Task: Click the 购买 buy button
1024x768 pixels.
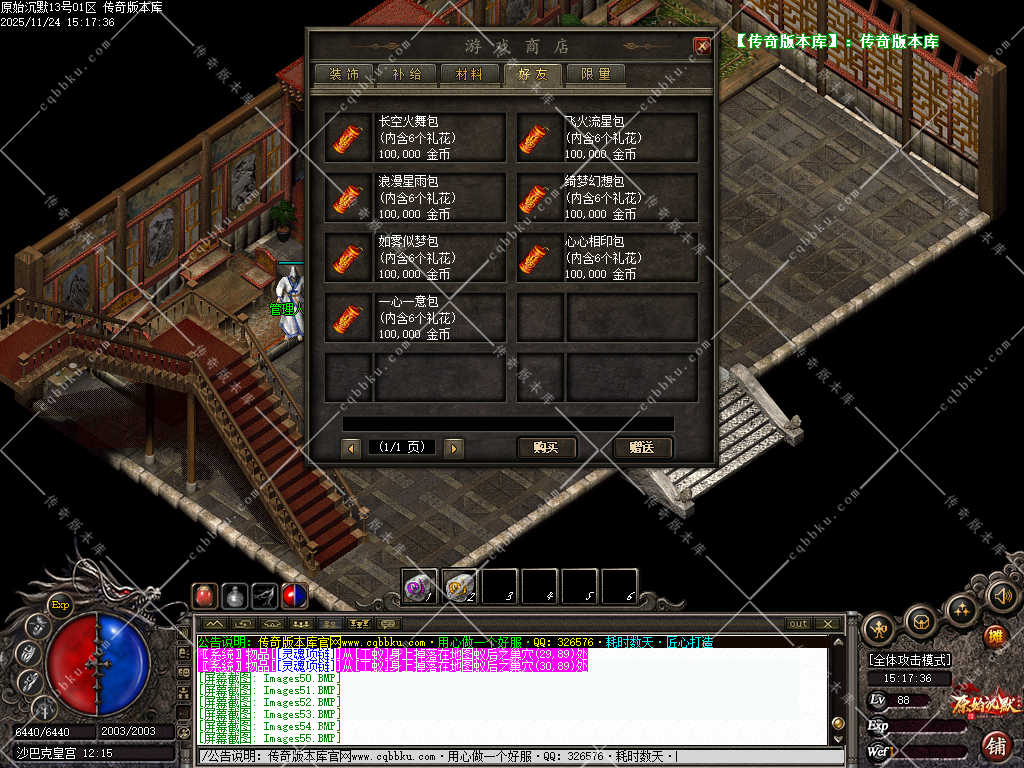Action: (x=546, y=448)
